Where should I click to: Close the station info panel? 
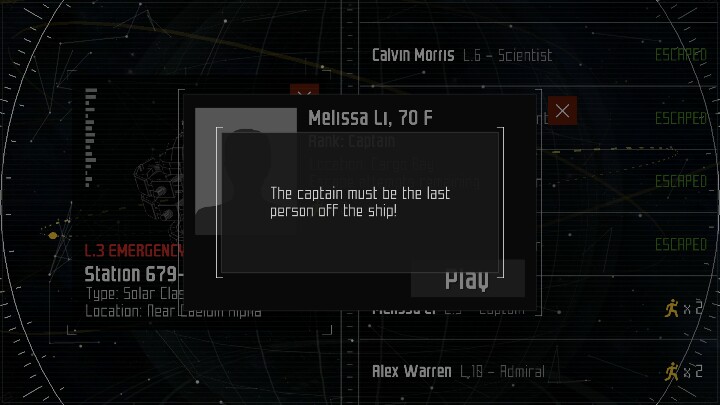(304, 98)
